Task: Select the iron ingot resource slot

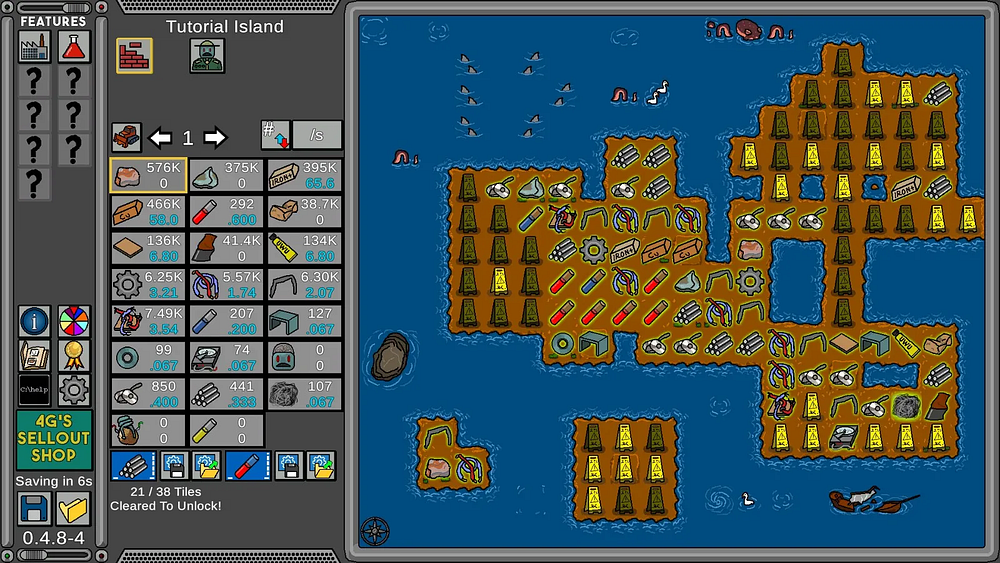Action: (304, 175)
